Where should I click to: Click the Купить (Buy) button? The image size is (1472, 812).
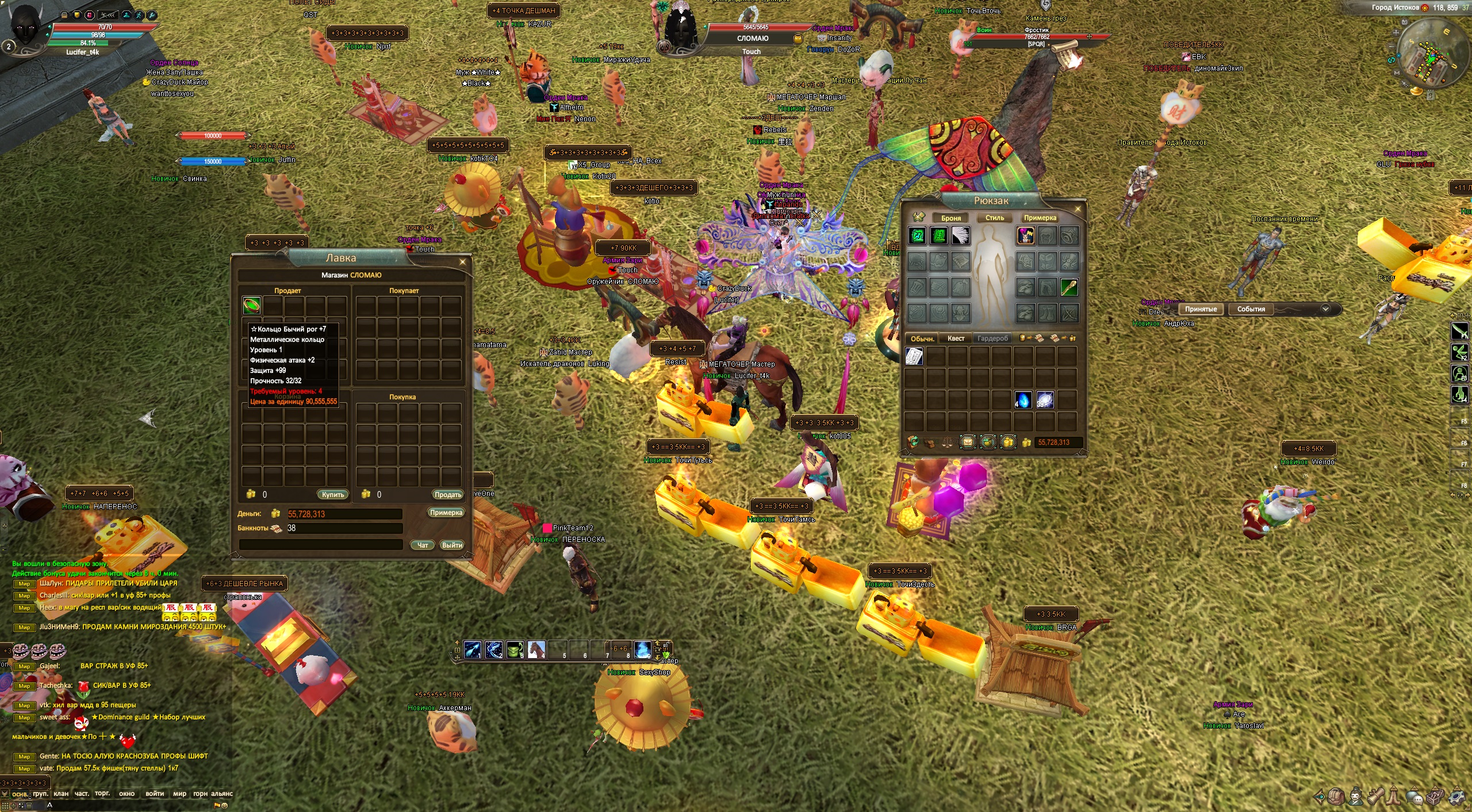(x=332, y=494)
